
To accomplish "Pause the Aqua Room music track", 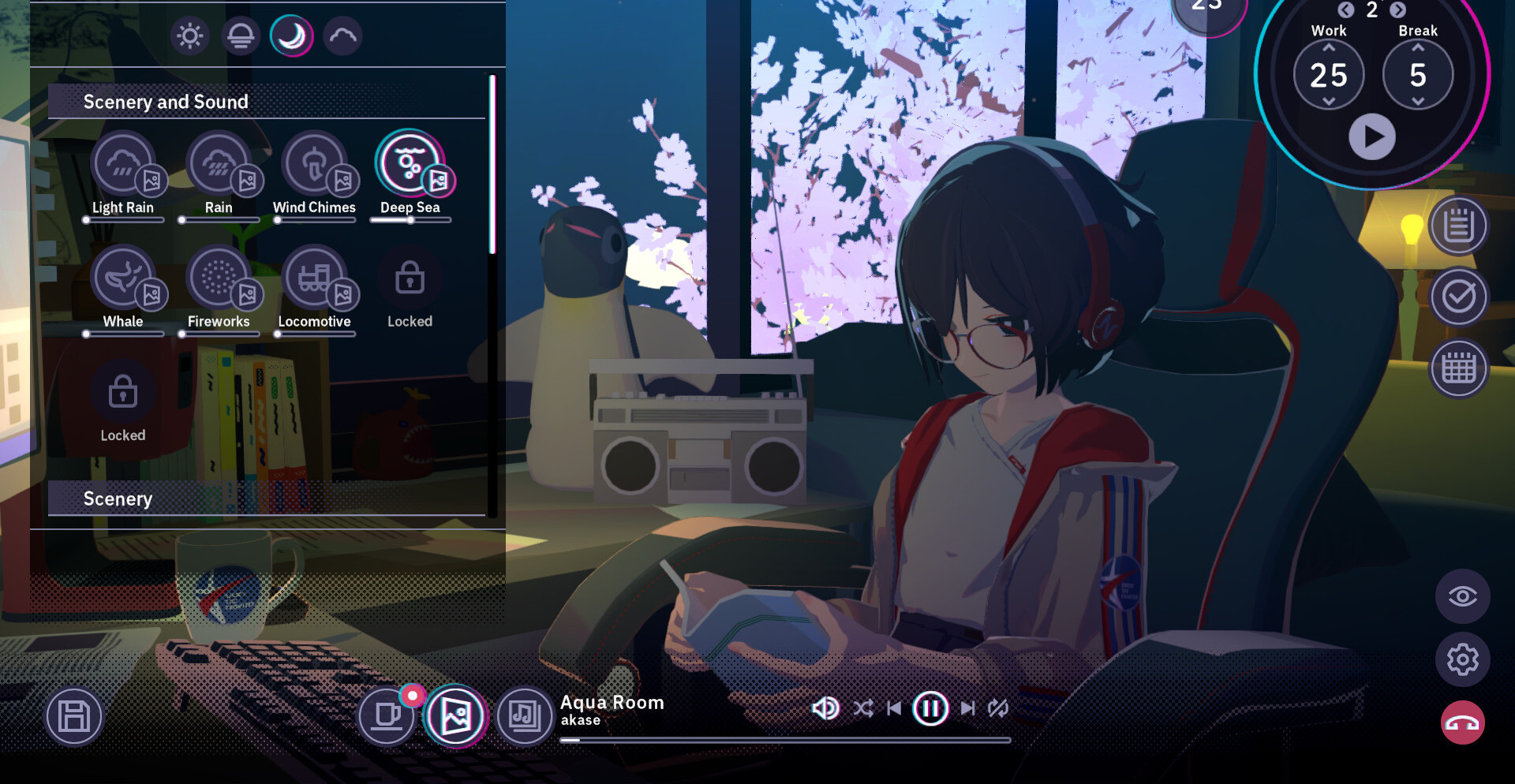I will point(930,708).
